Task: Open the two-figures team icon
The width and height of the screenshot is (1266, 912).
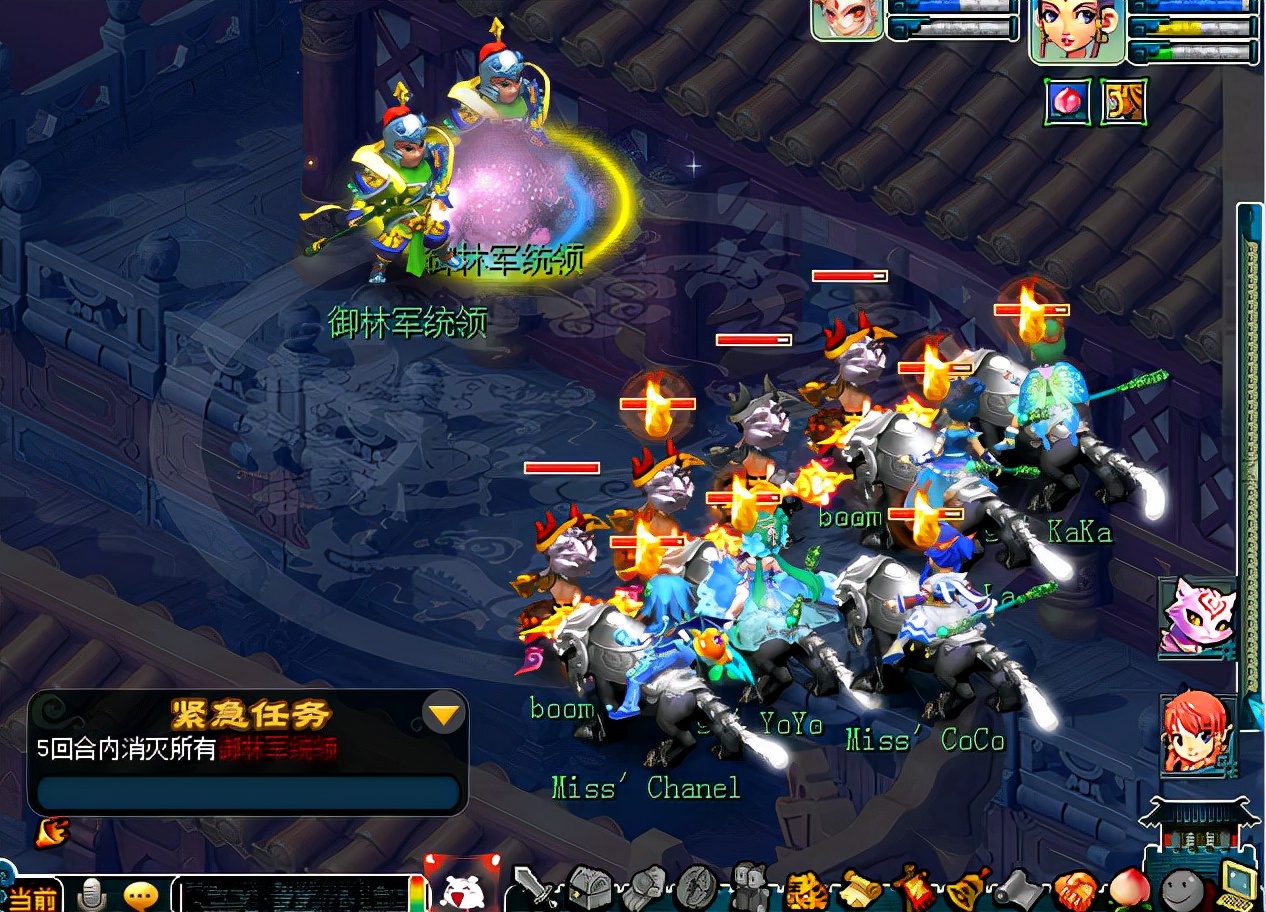Action: [749, 885]
